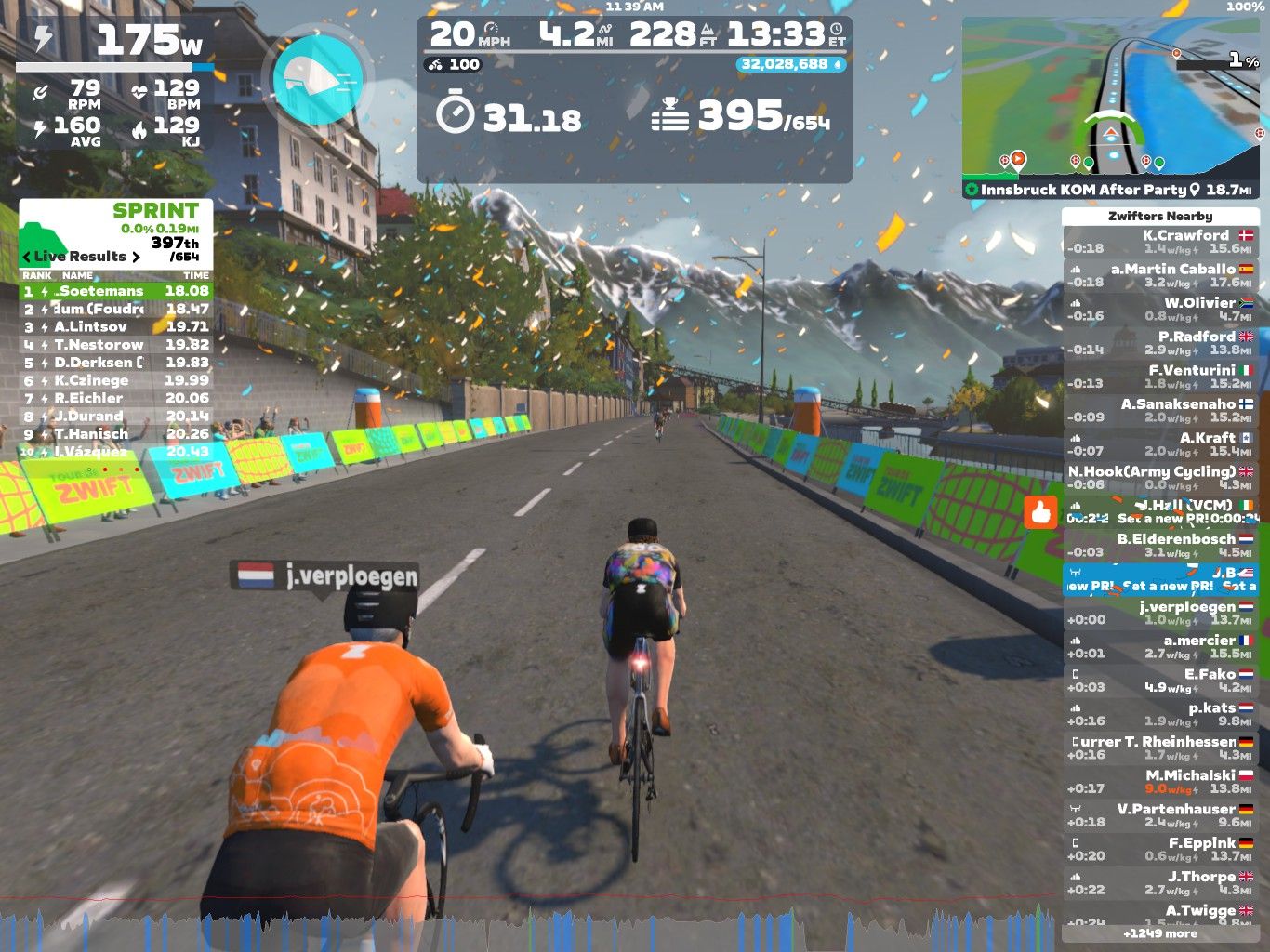Select F.Eppink in Zwifters Nearby
The width and height of the screenshot is (1270, 952).
coord(1159,850)
